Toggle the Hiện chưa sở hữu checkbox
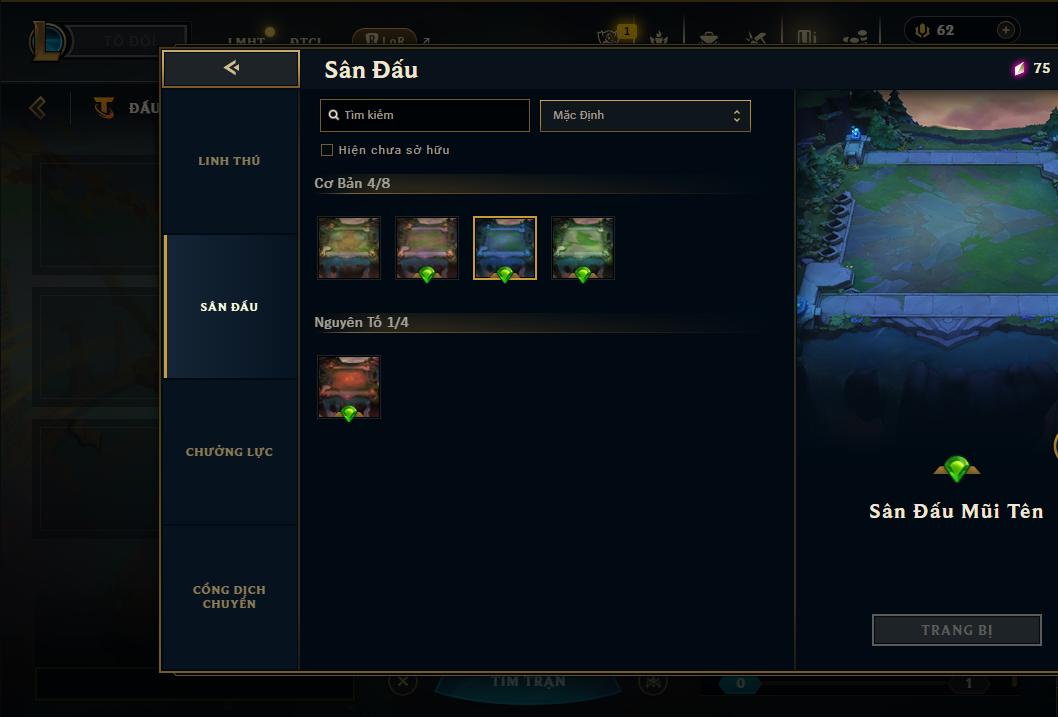 point(327,150)
